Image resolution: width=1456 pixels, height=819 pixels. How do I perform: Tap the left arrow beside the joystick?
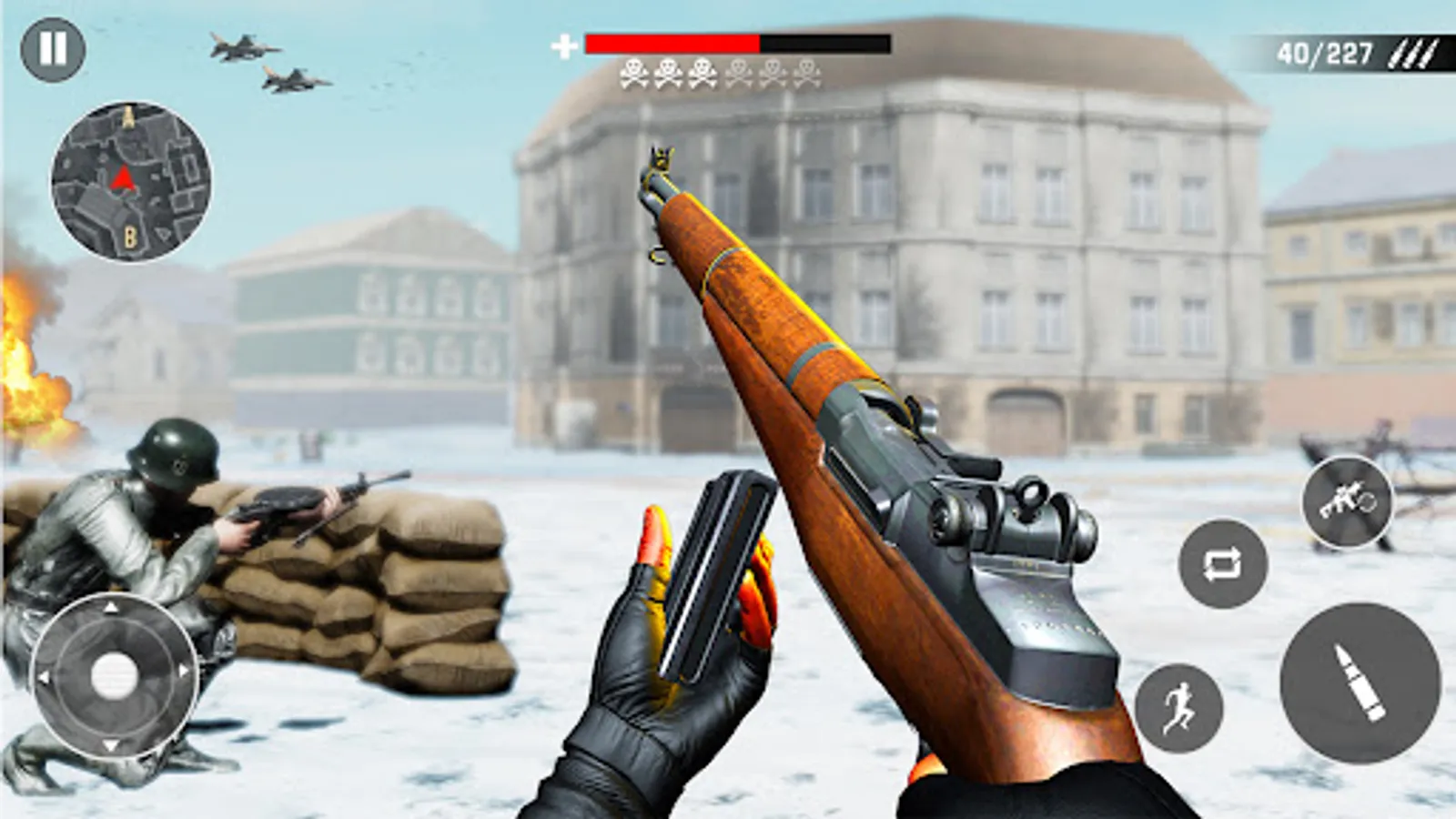43,678
